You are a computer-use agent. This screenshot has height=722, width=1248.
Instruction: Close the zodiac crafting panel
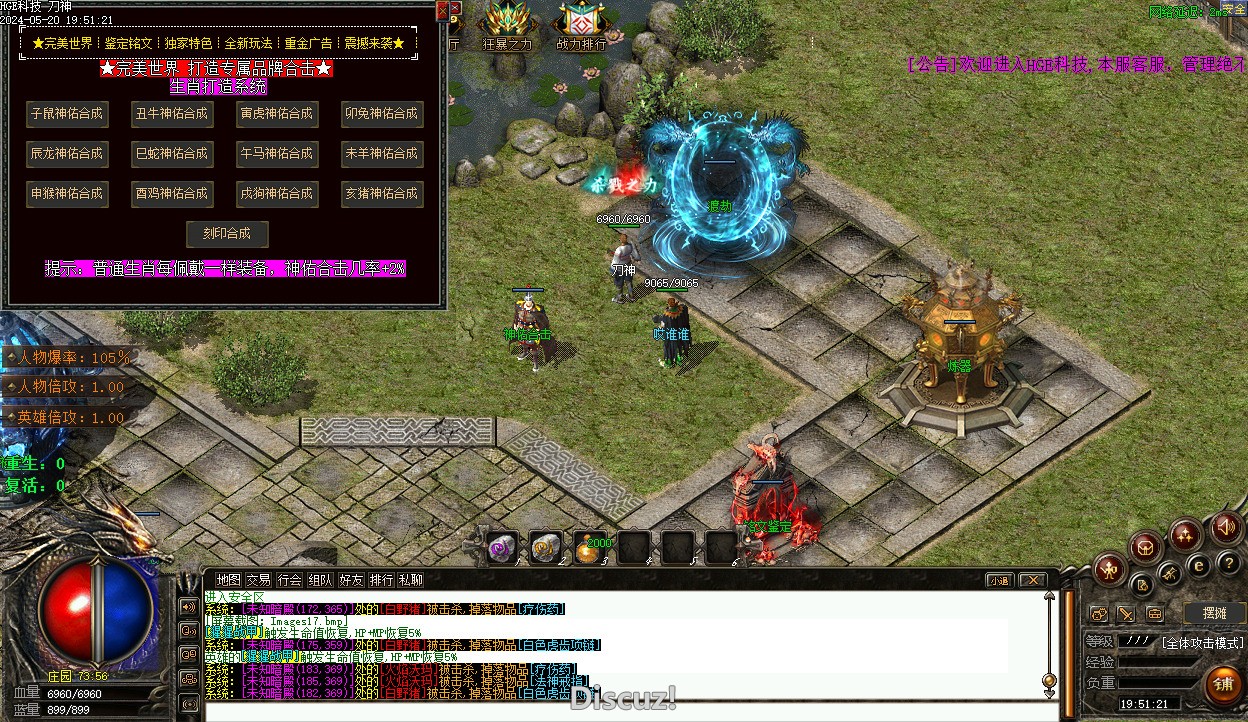tap(442, 10)
